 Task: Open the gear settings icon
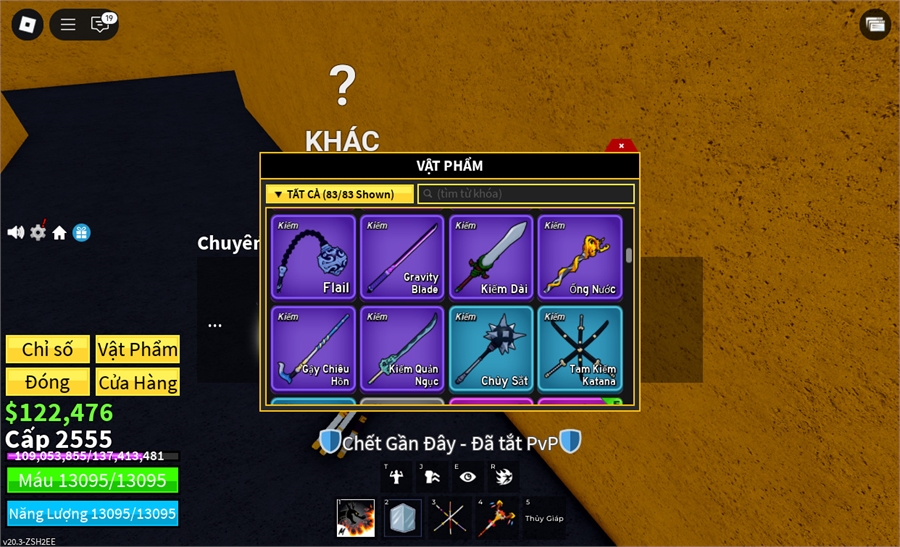click(x=38, y=232)
